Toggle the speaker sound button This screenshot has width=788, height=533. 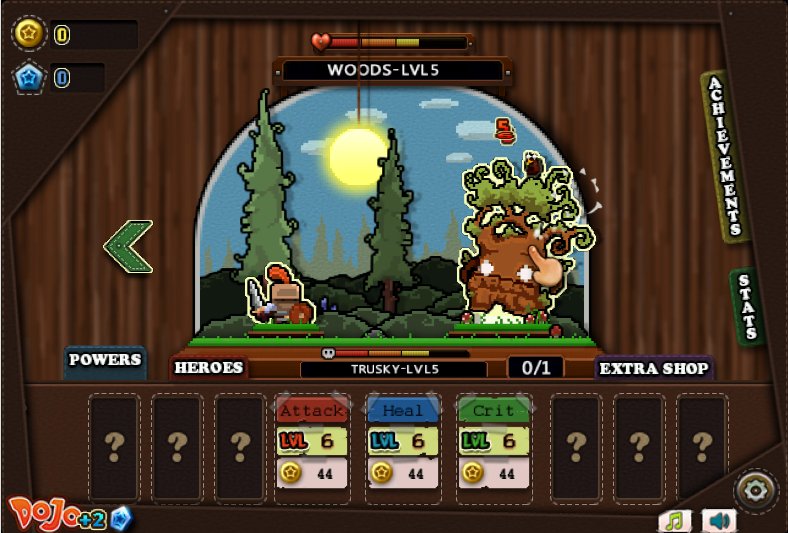(718, 520)
